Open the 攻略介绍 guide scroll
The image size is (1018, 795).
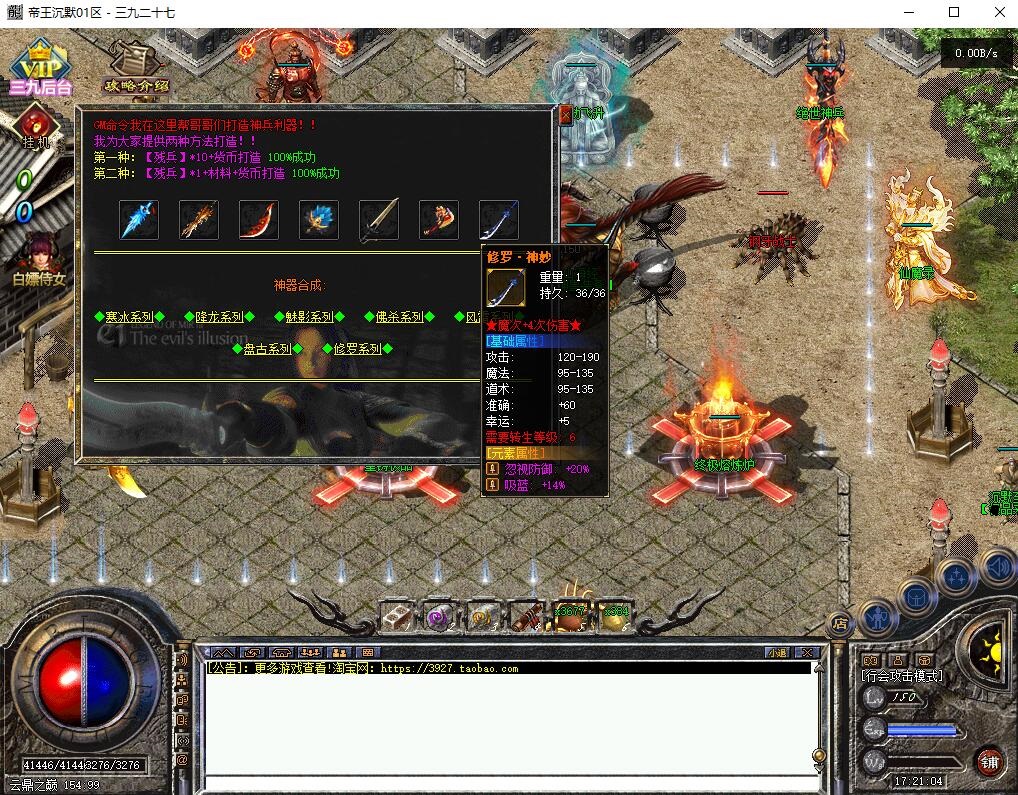click(135, 68)
